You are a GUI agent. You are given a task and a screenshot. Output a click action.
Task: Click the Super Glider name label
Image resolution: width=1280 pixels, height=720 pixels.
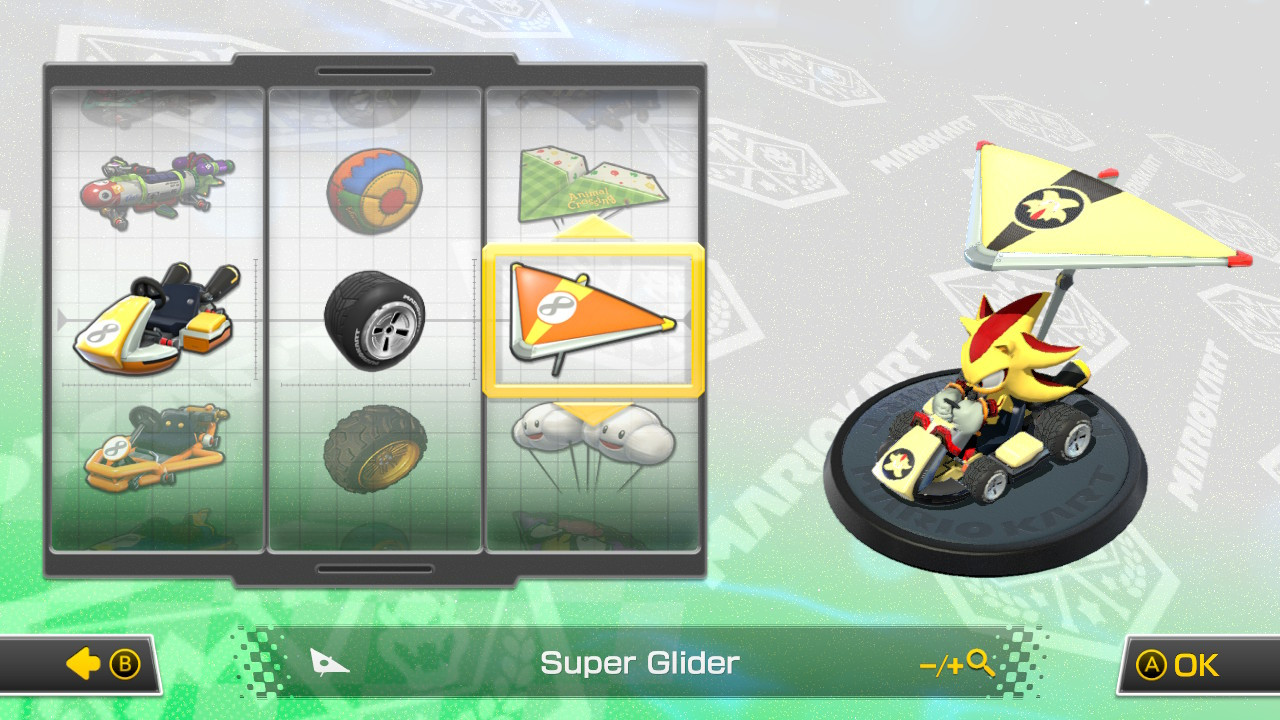[640, 662]
